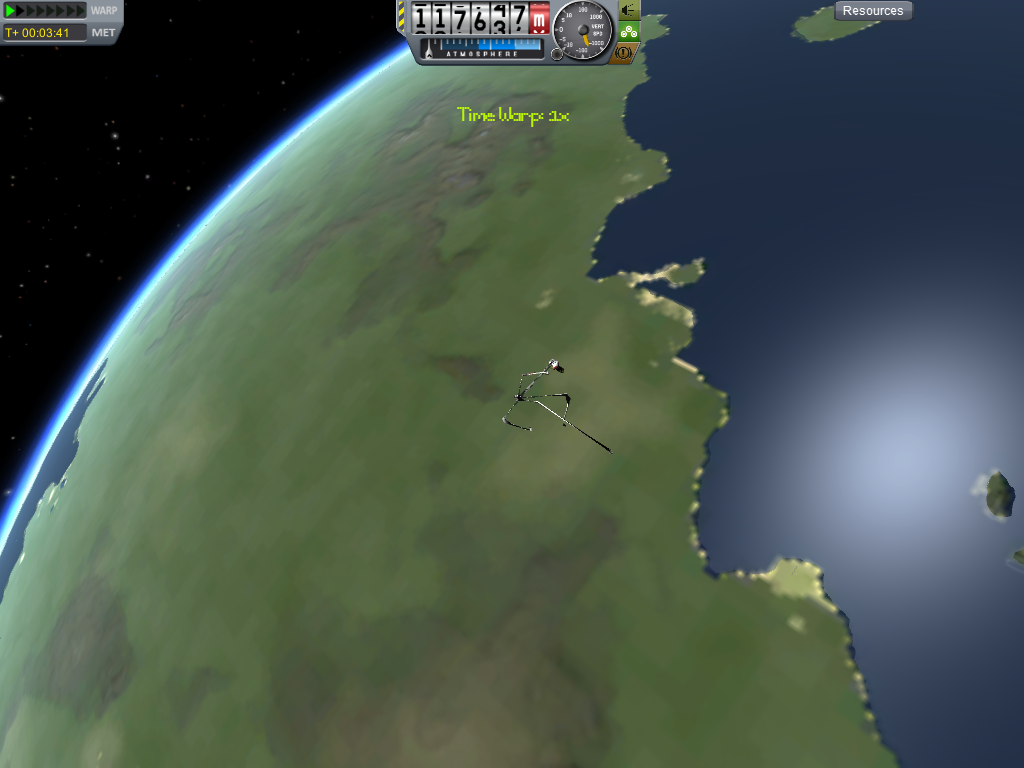This screenshot has height=768, width=1024.
Task: Set time warp to the last arrow
Action: pyautogui.click(x=81, y=11)
